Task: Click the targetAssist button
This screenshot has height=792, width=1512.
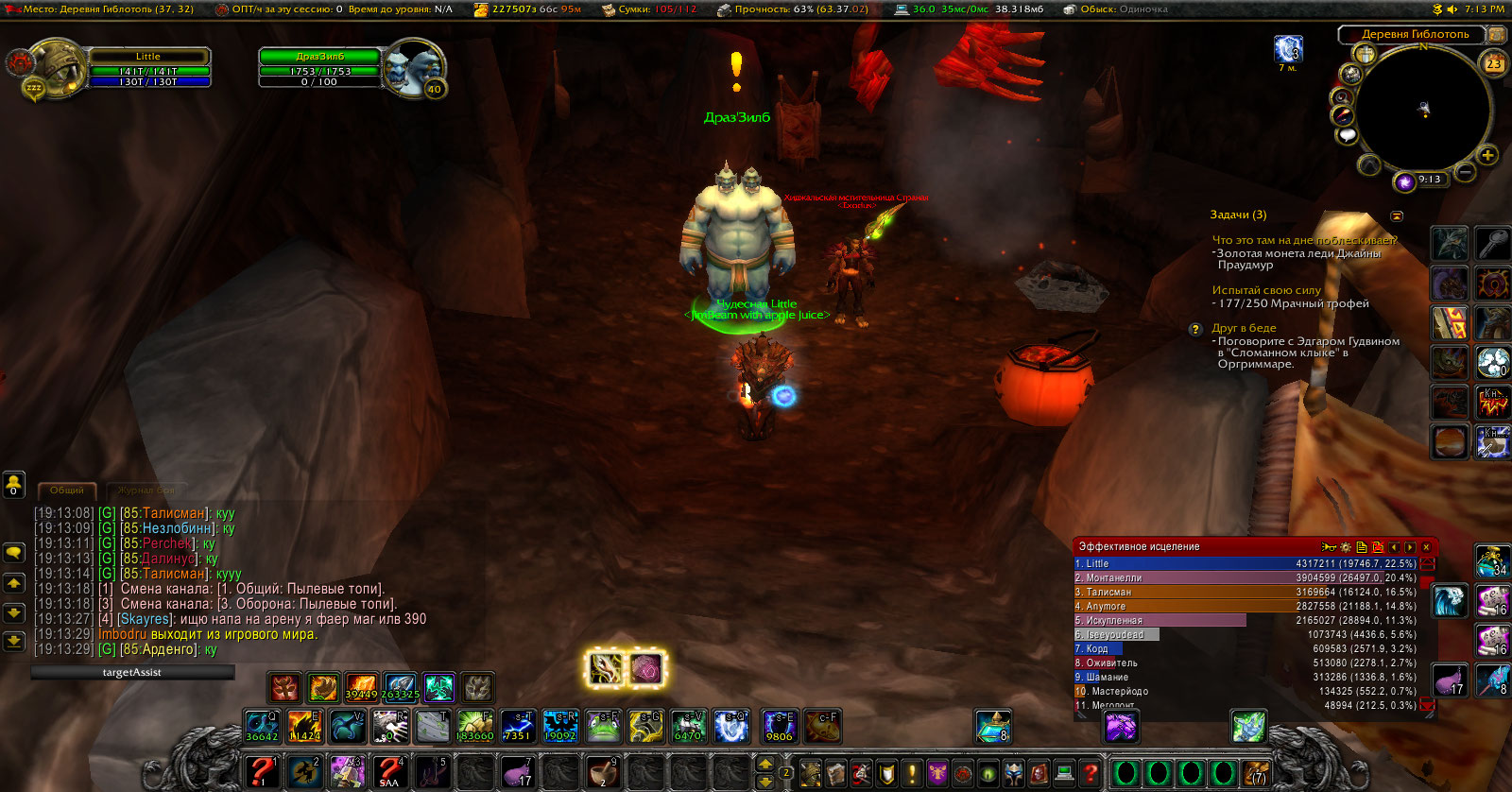Action: (132, 672)
